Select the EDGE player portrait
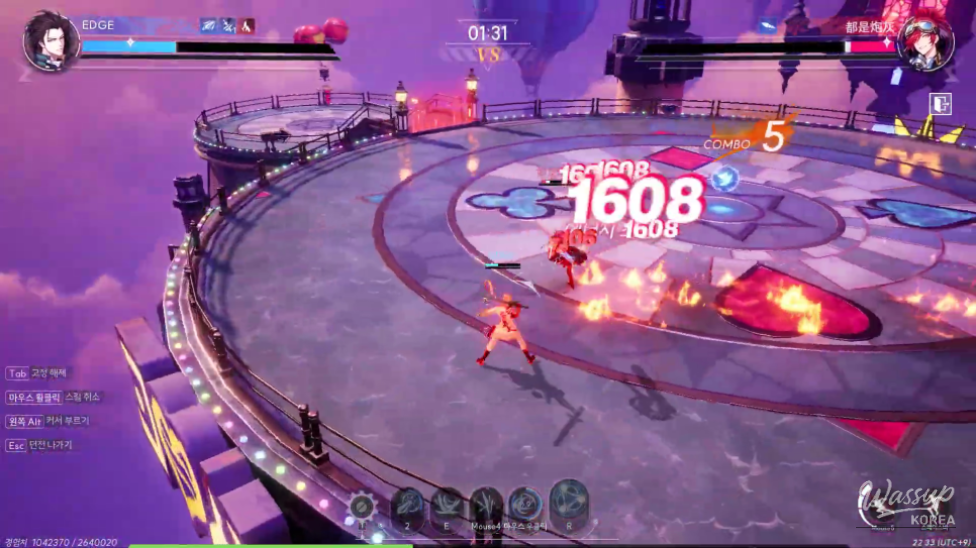Screen dimensions: 976x548 (51, 41)
